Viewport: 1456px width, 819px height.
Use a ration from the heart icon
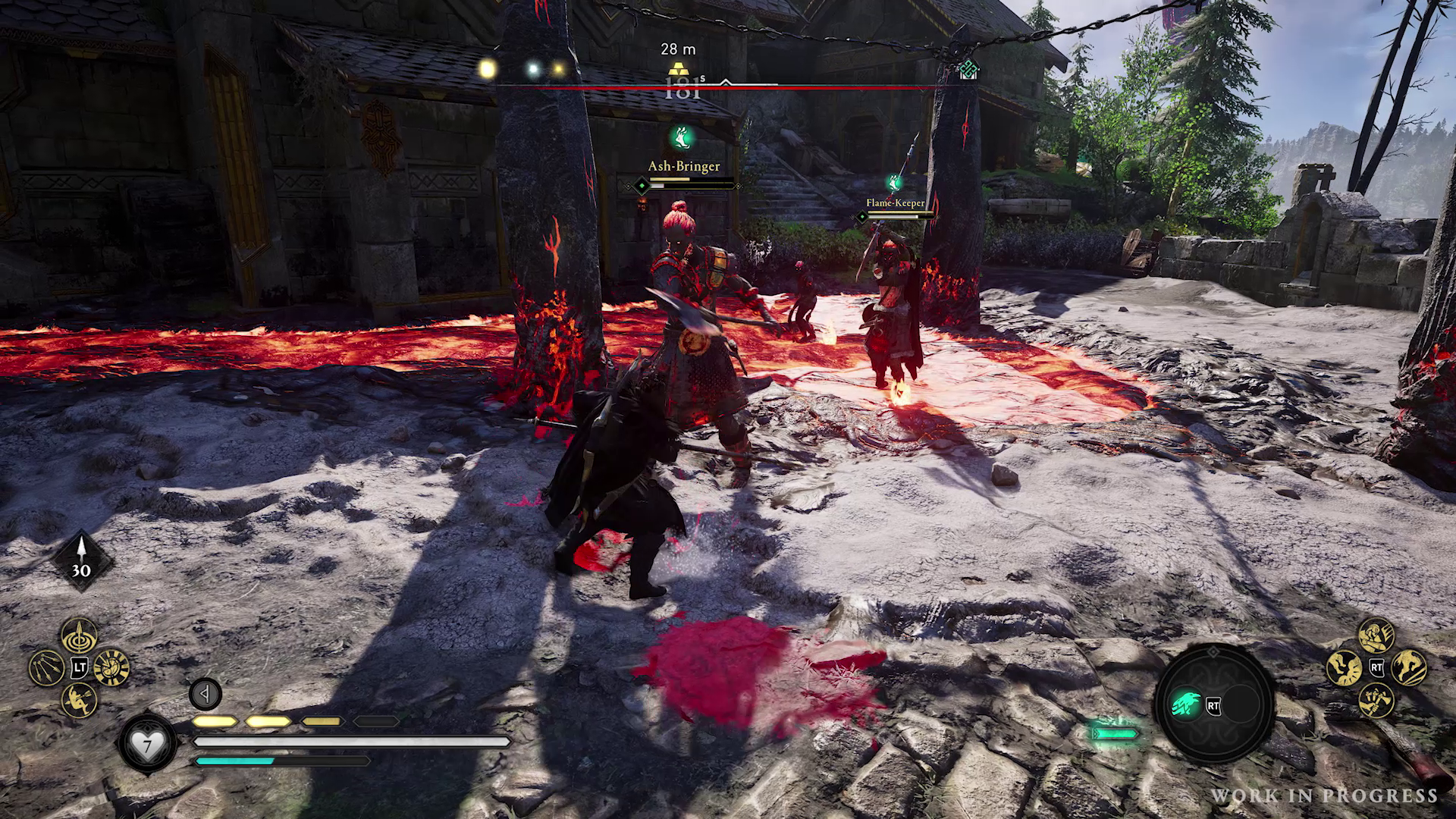tap(146, 745)
